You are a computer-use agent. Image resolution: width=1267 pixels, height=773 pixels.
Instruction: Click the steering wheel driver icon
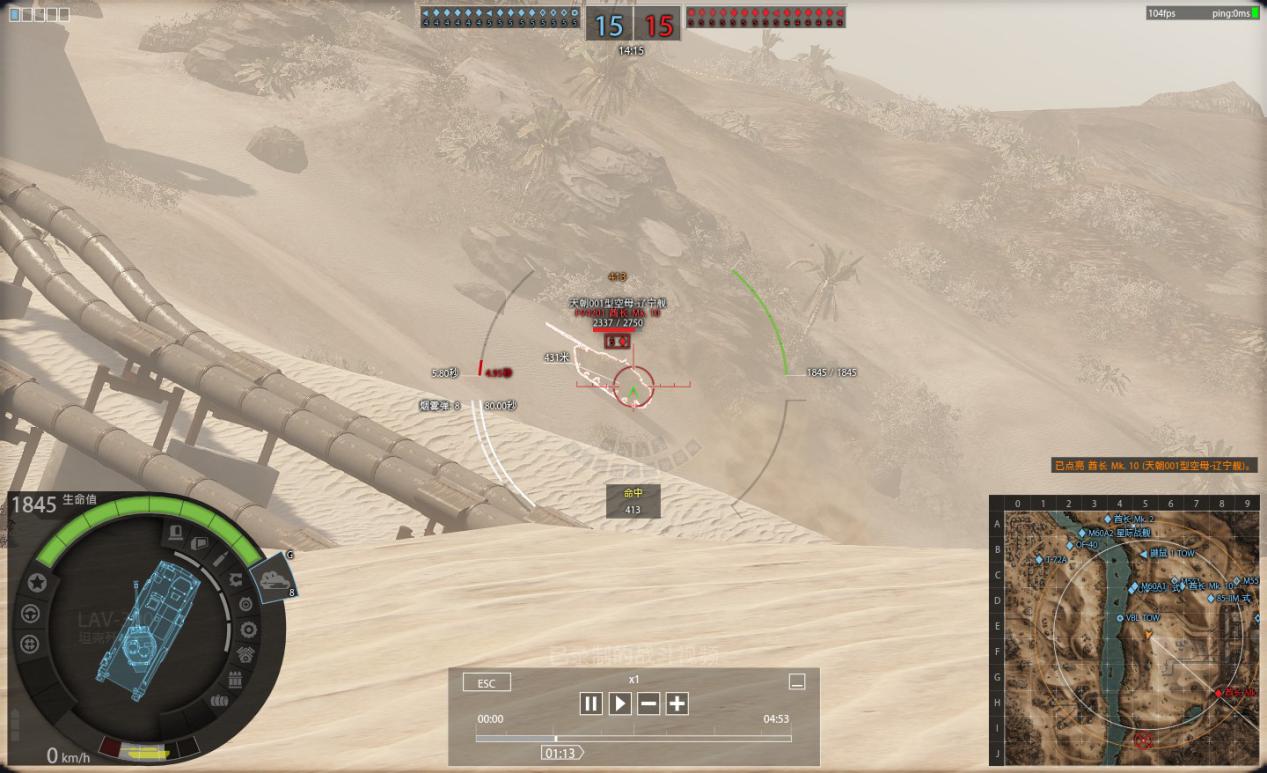tap(30, 613)
